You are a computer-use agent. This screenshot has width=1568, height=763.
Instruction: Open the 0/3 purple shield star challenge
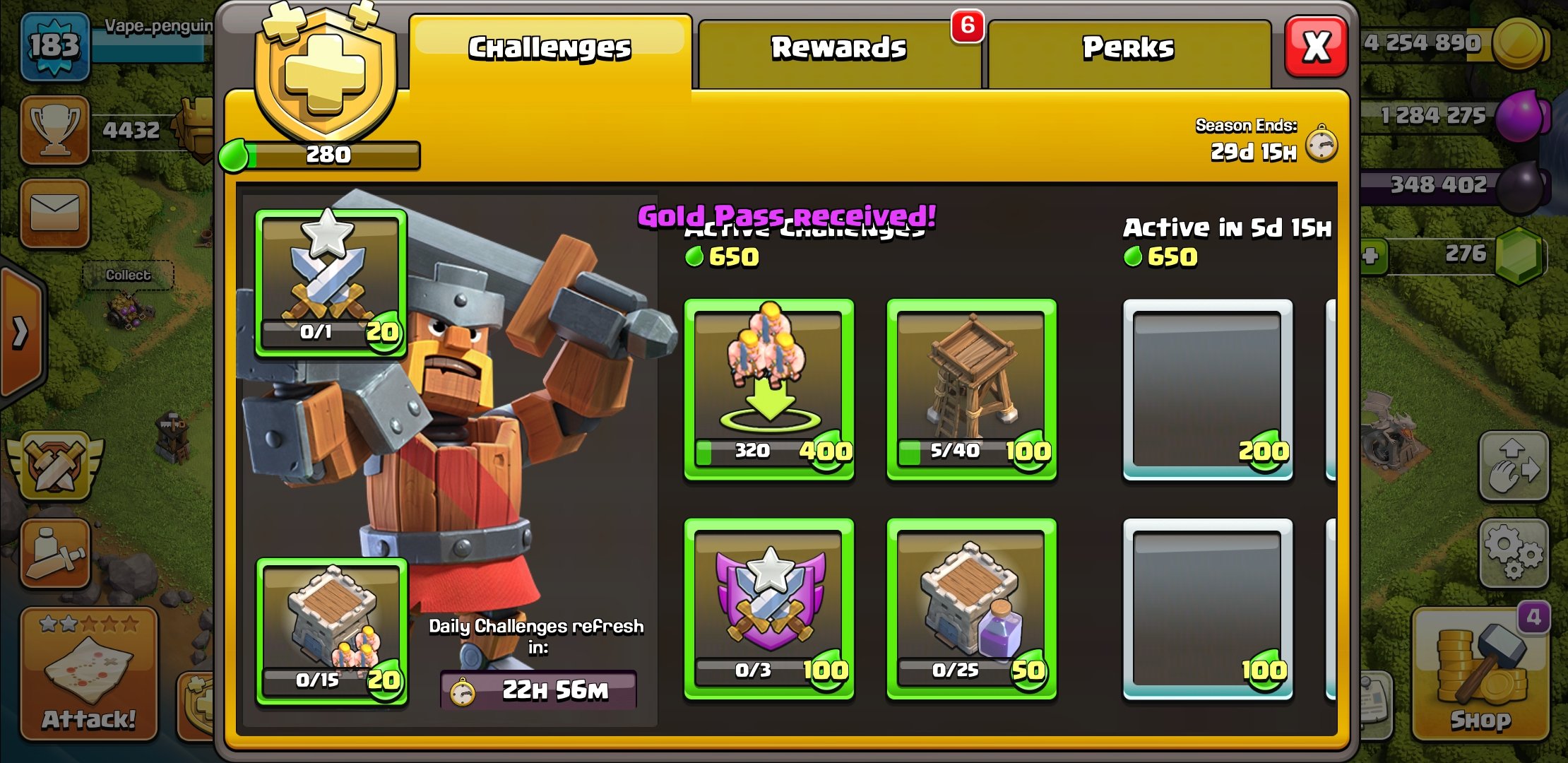point(769,608)
